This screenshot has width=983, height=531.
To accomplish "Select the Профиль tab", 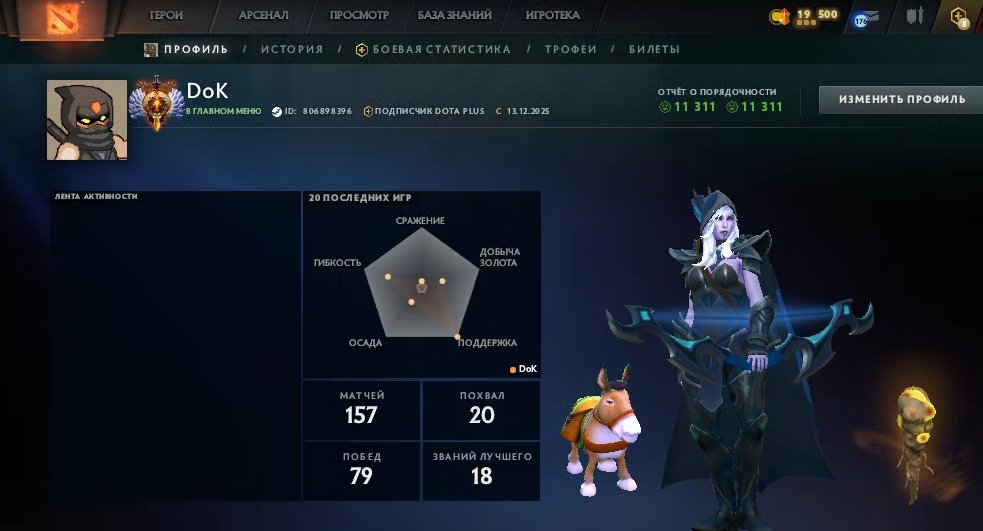I will tap(186, 49).
